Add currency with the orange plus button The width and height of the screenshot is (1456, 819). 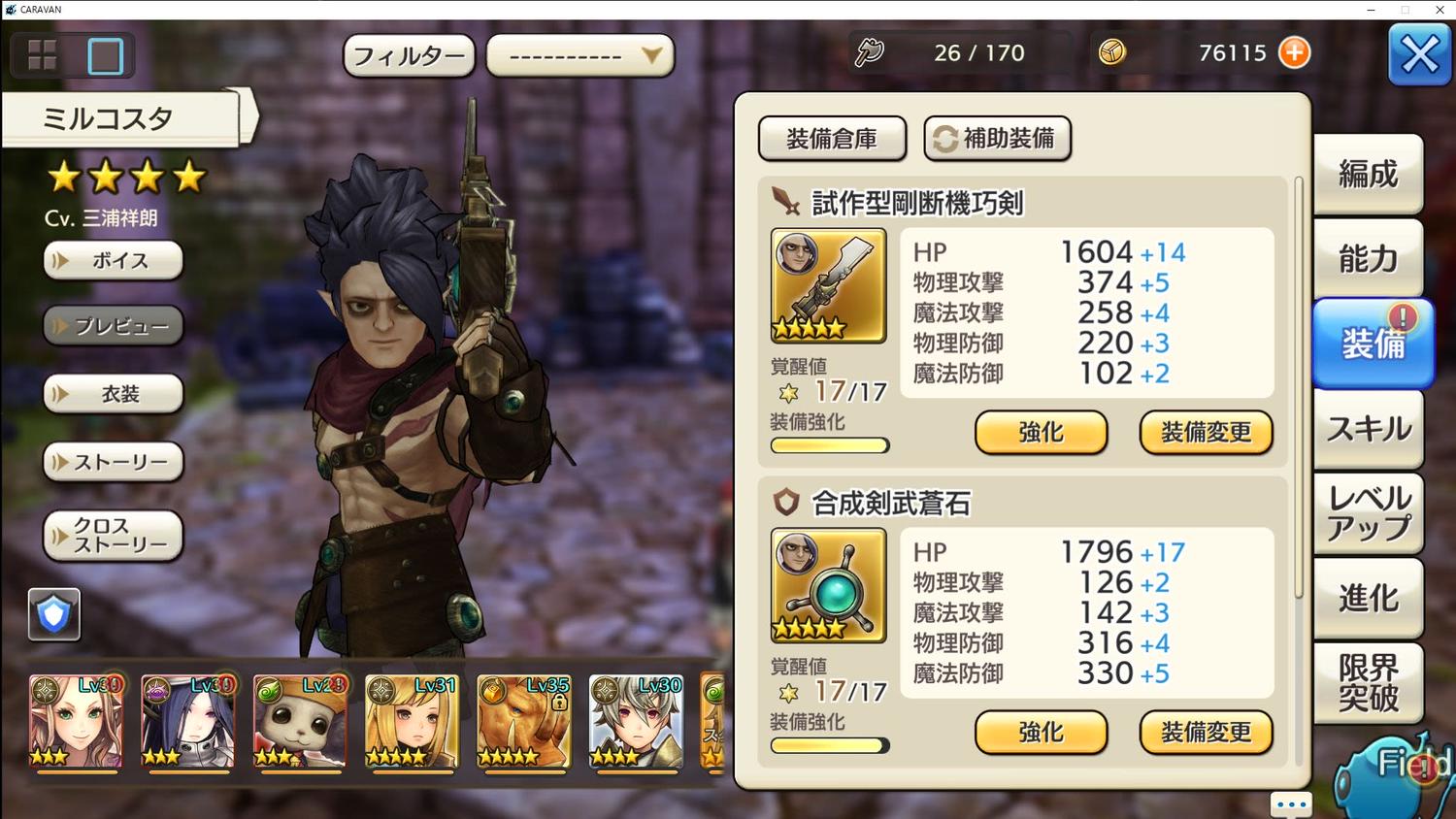click(1294, 52)
